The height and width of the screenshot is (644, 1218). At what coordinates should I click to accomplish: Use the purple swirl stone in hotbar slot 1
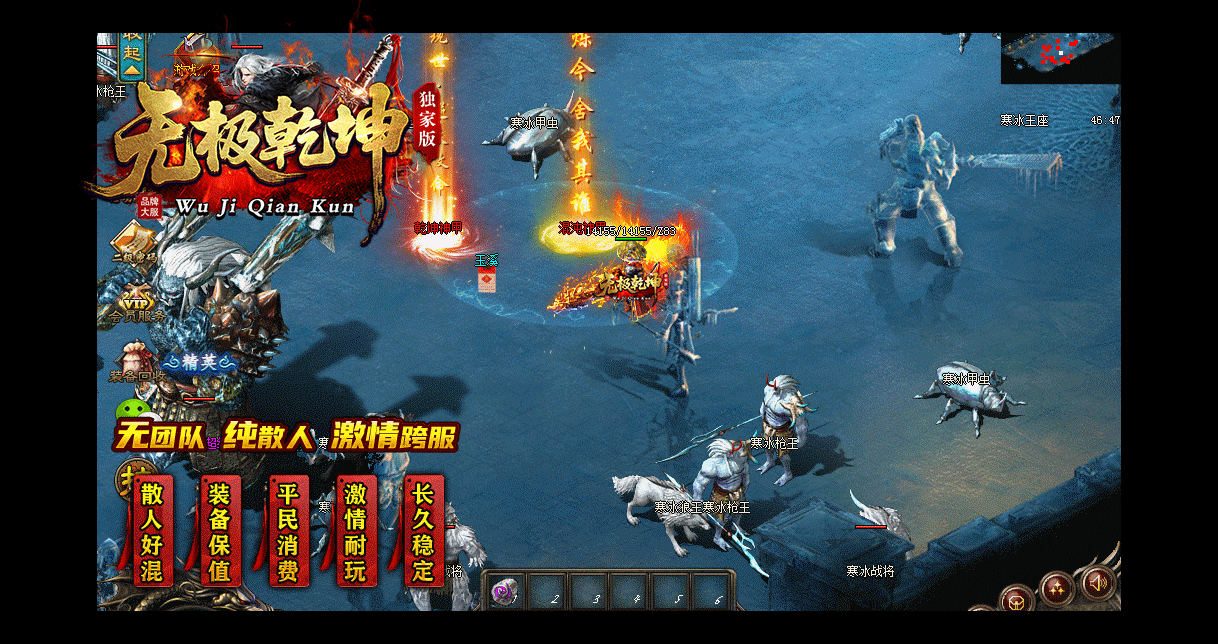(x=505, y=590)
